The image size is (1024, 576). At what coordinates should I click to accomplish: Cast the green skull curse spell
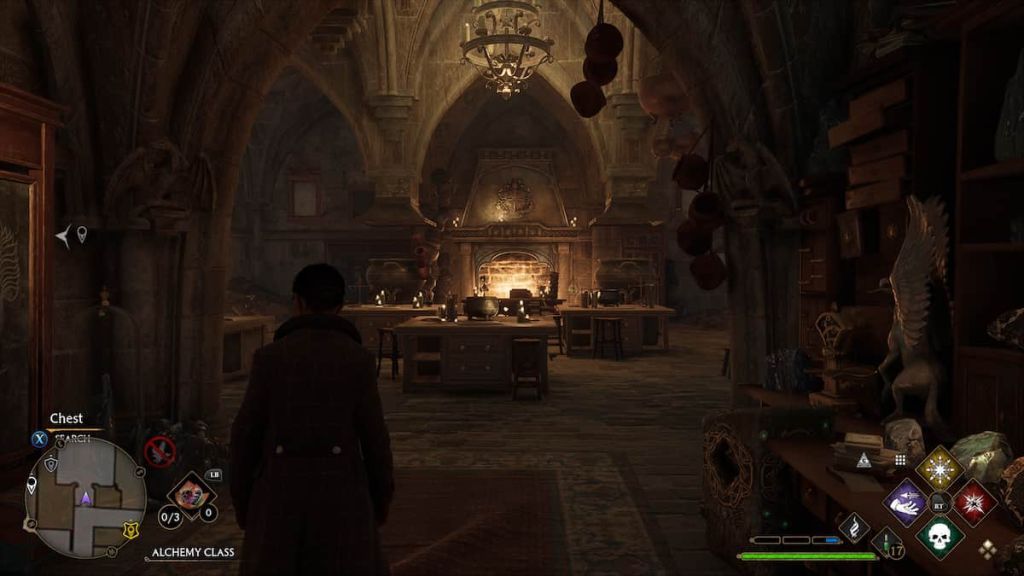coord(939,536)
